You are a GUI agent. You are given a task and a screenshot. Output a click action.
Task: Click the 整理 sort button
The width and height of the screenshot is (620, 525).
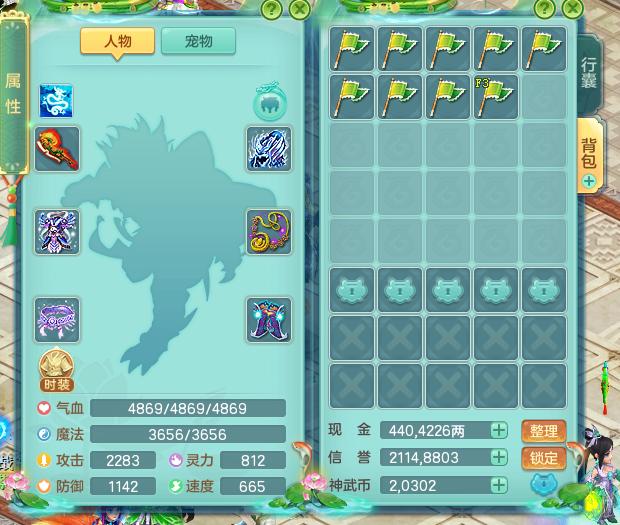(544, 431)
